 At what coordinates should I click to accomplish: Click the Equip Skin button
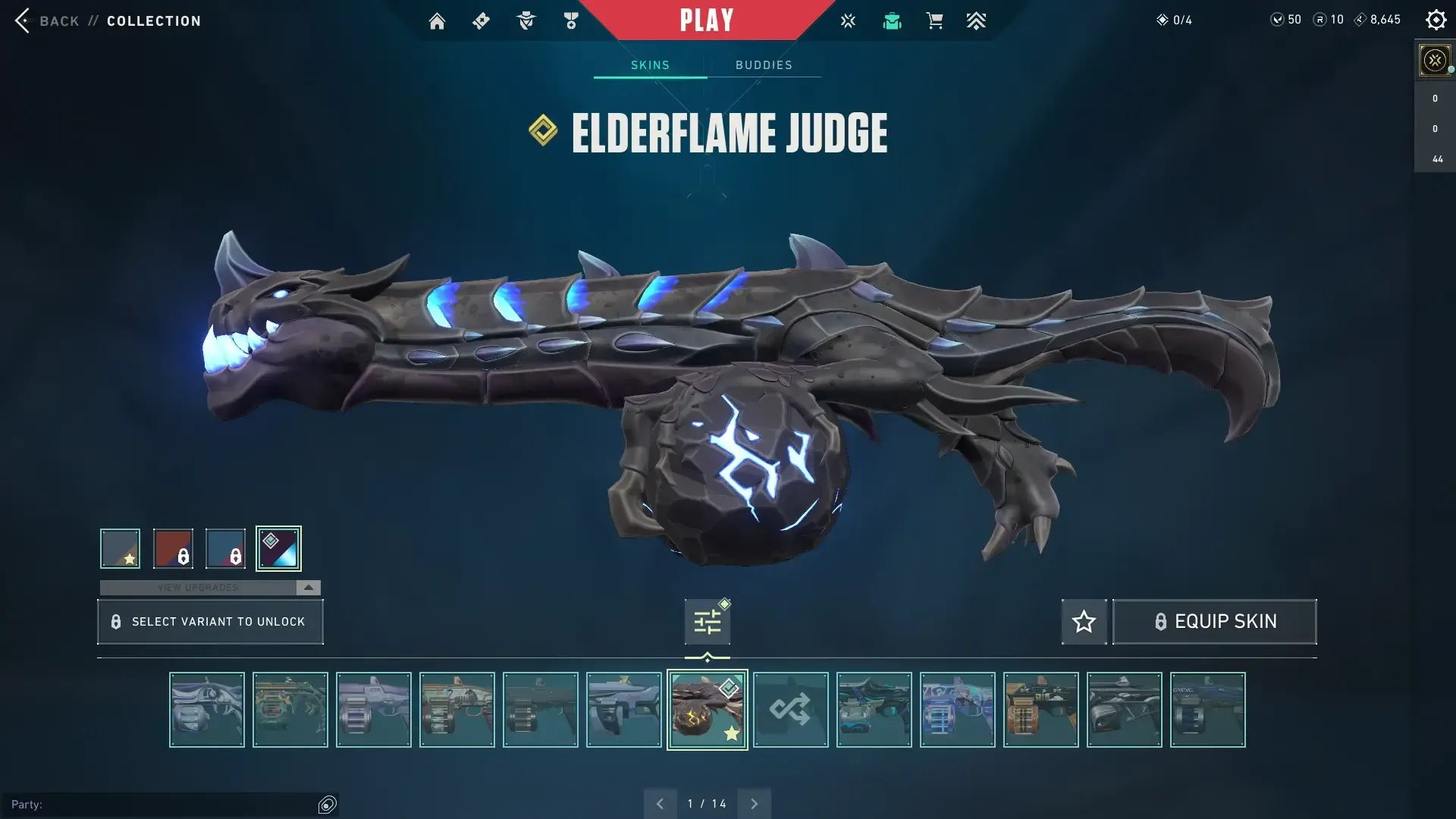click(x=1214, y=621)
